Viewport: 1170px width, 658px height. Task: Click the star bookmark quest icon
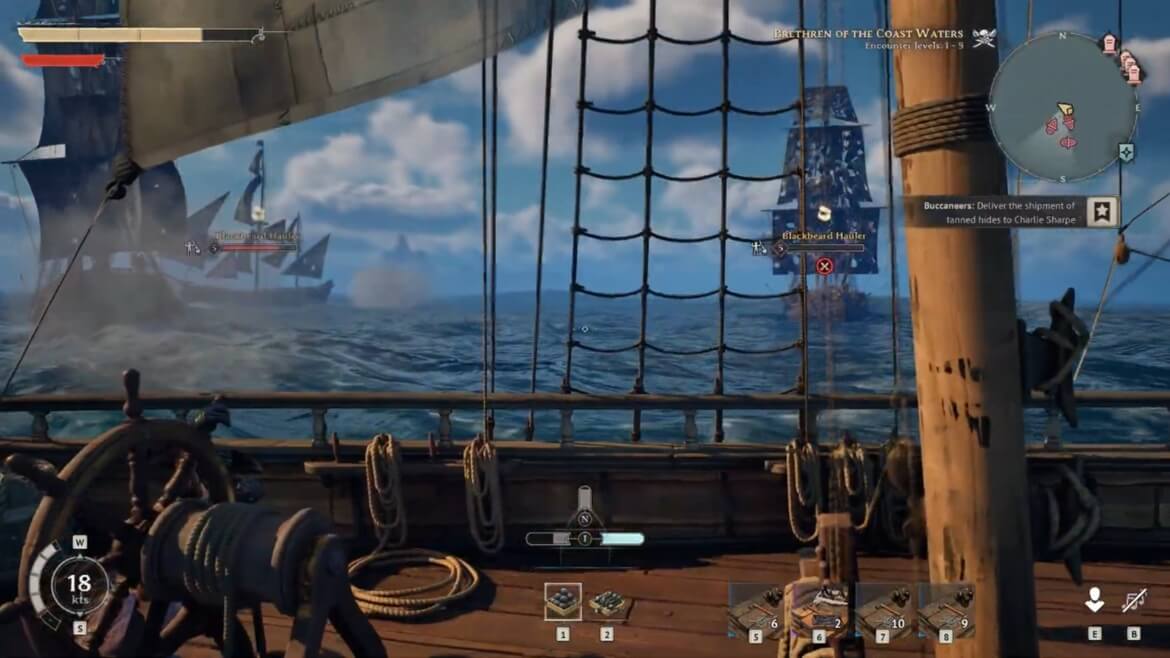[x=1103, y=211]
